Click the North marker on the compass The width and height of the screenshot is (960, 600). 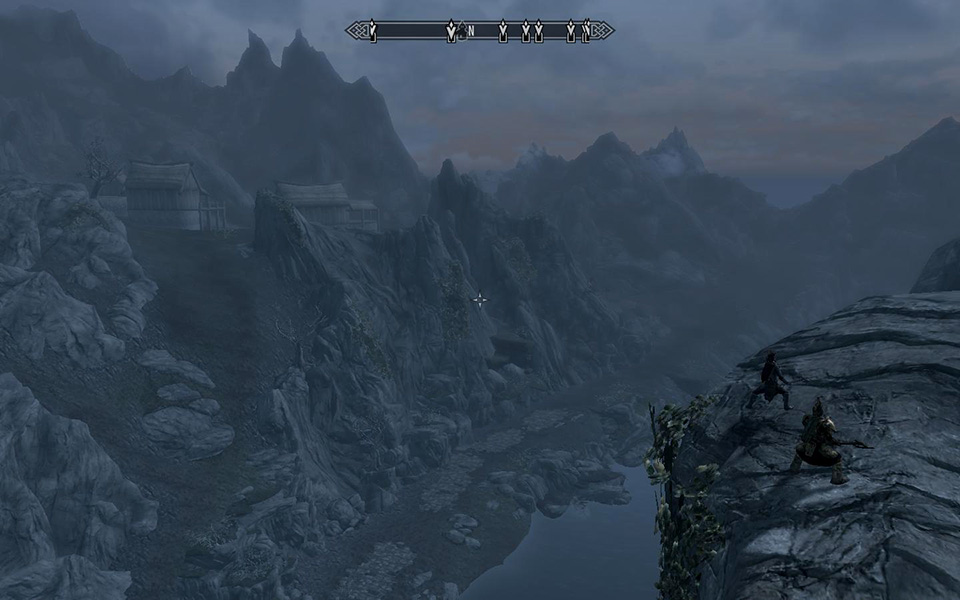pyautogui.click(x=470, y=32)
